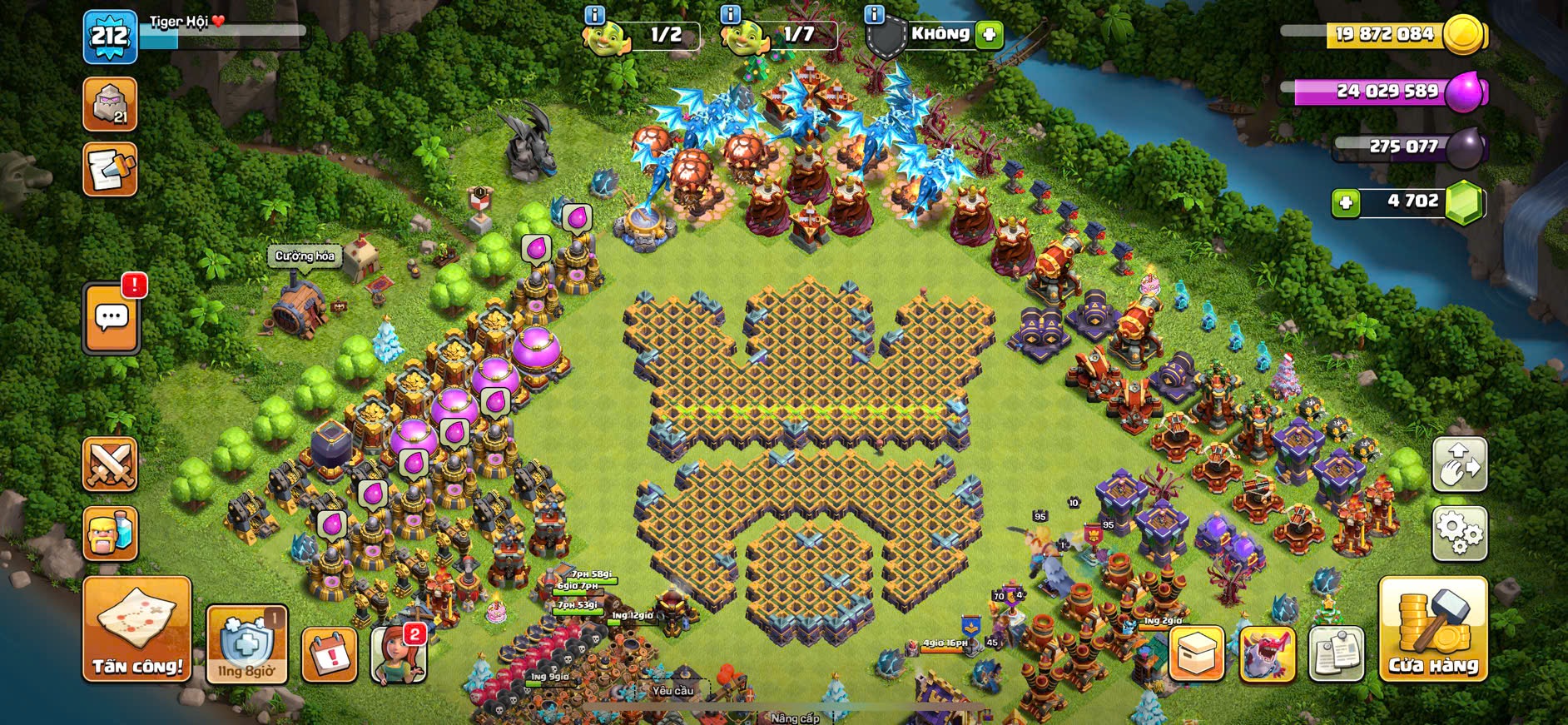The width and height of the screenshot is (1568, 725).
Task: Open the settings gears menu
Action: coord(1459,533)
